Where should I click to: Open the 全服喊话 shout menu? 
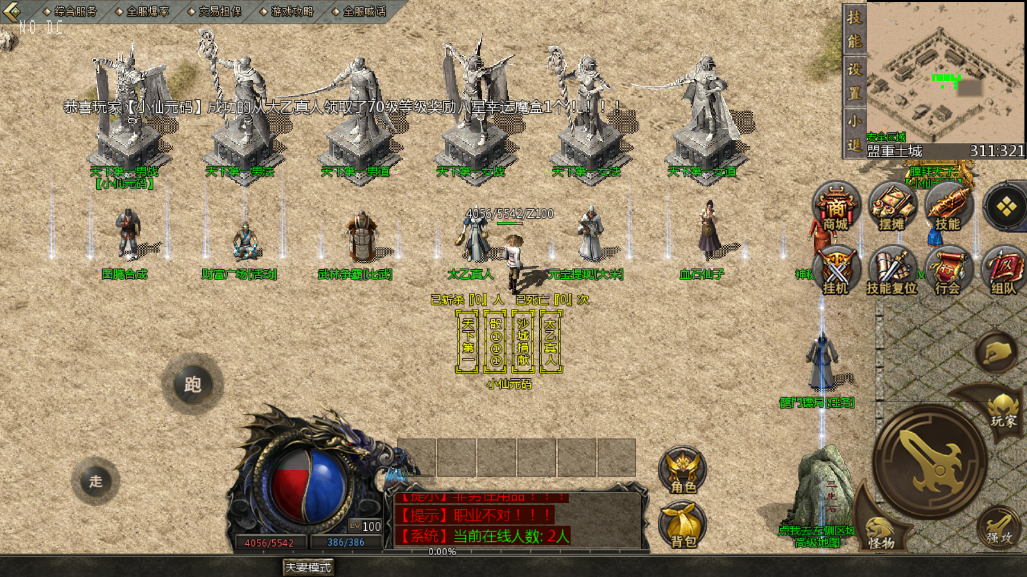tap(363, 12)
